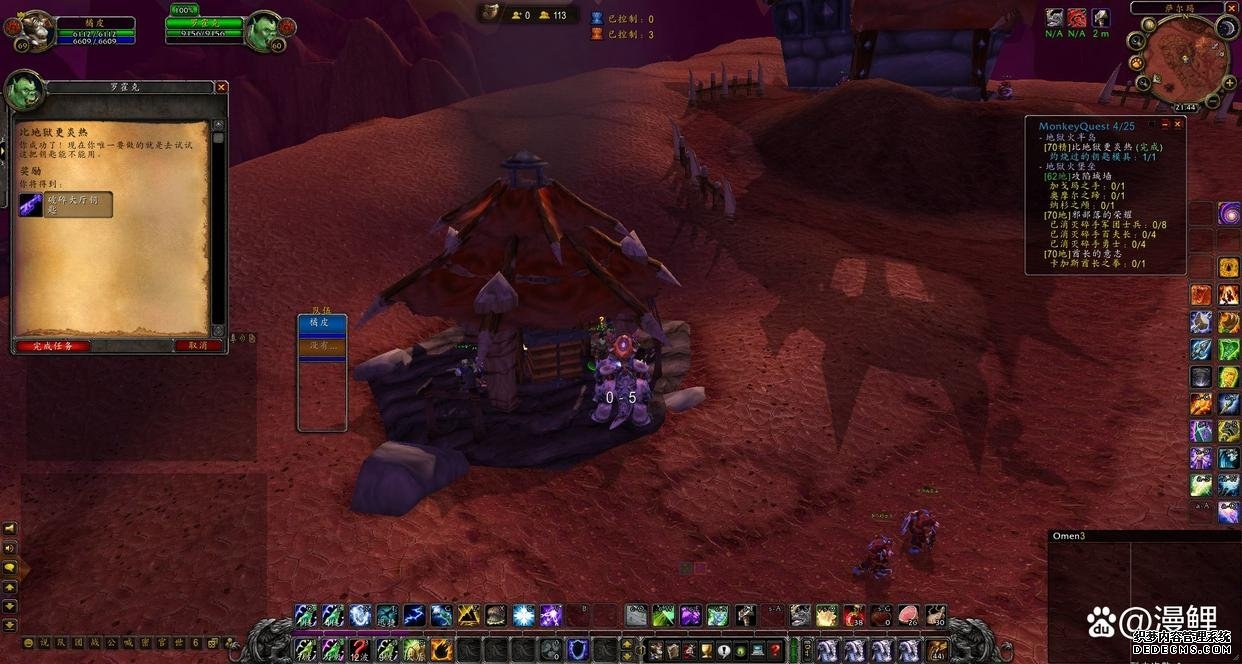Cancel the quest dialog with 取消
Screen dimensions: 1242x664
(197, 346)
